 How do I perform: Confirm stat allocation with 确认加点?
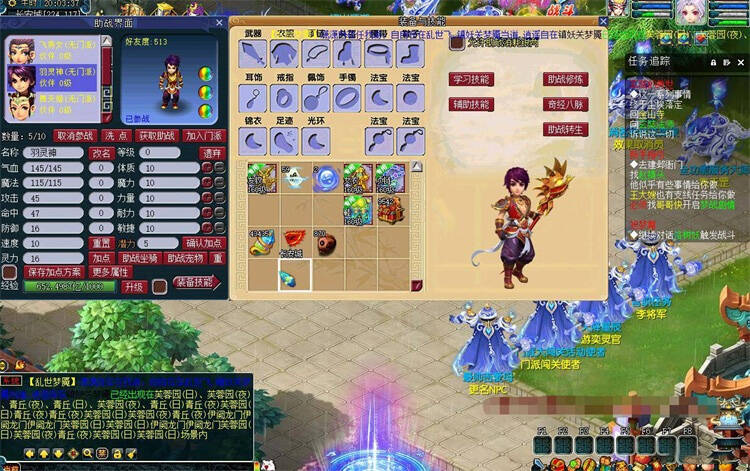pos(204,243)
